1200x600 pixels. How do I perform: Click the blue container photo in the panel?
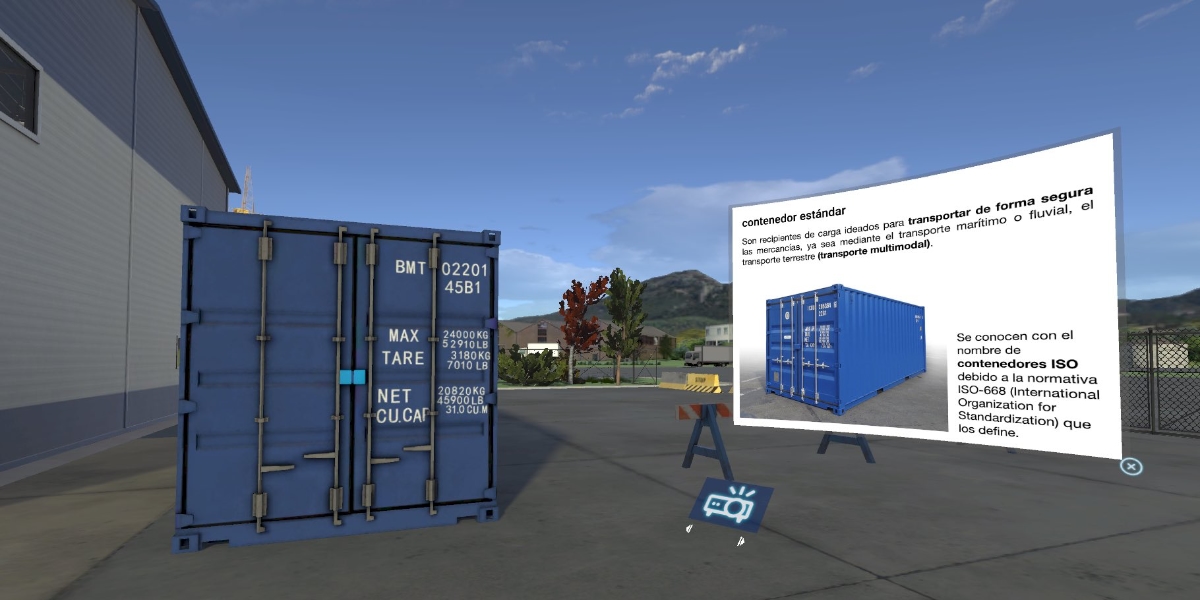[x=844, y=351]
